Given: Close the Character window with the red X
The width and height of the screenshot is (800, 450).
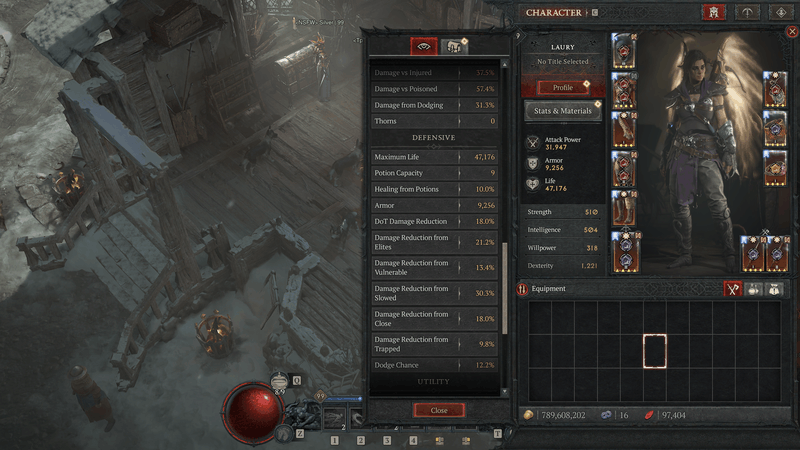Looking at the screenshot, I should (792, 32).
